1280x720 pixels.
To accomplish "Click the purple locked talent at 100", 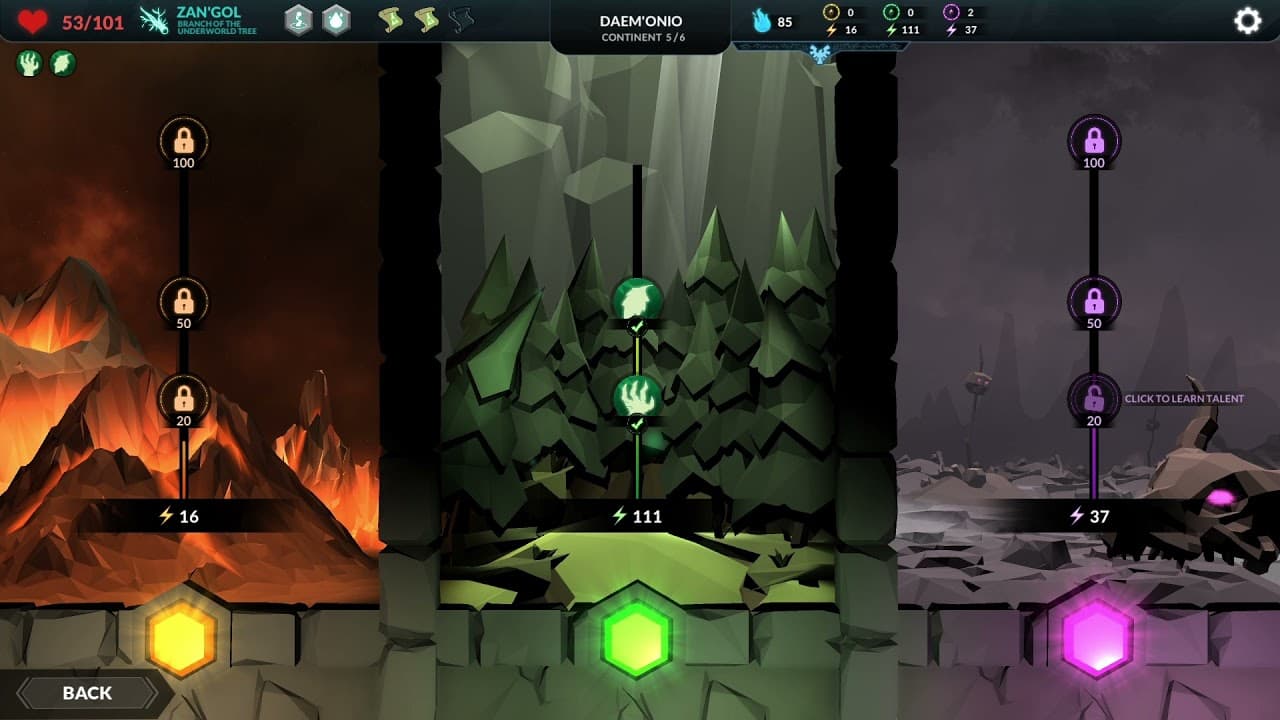I will [x=1094, y=138].
